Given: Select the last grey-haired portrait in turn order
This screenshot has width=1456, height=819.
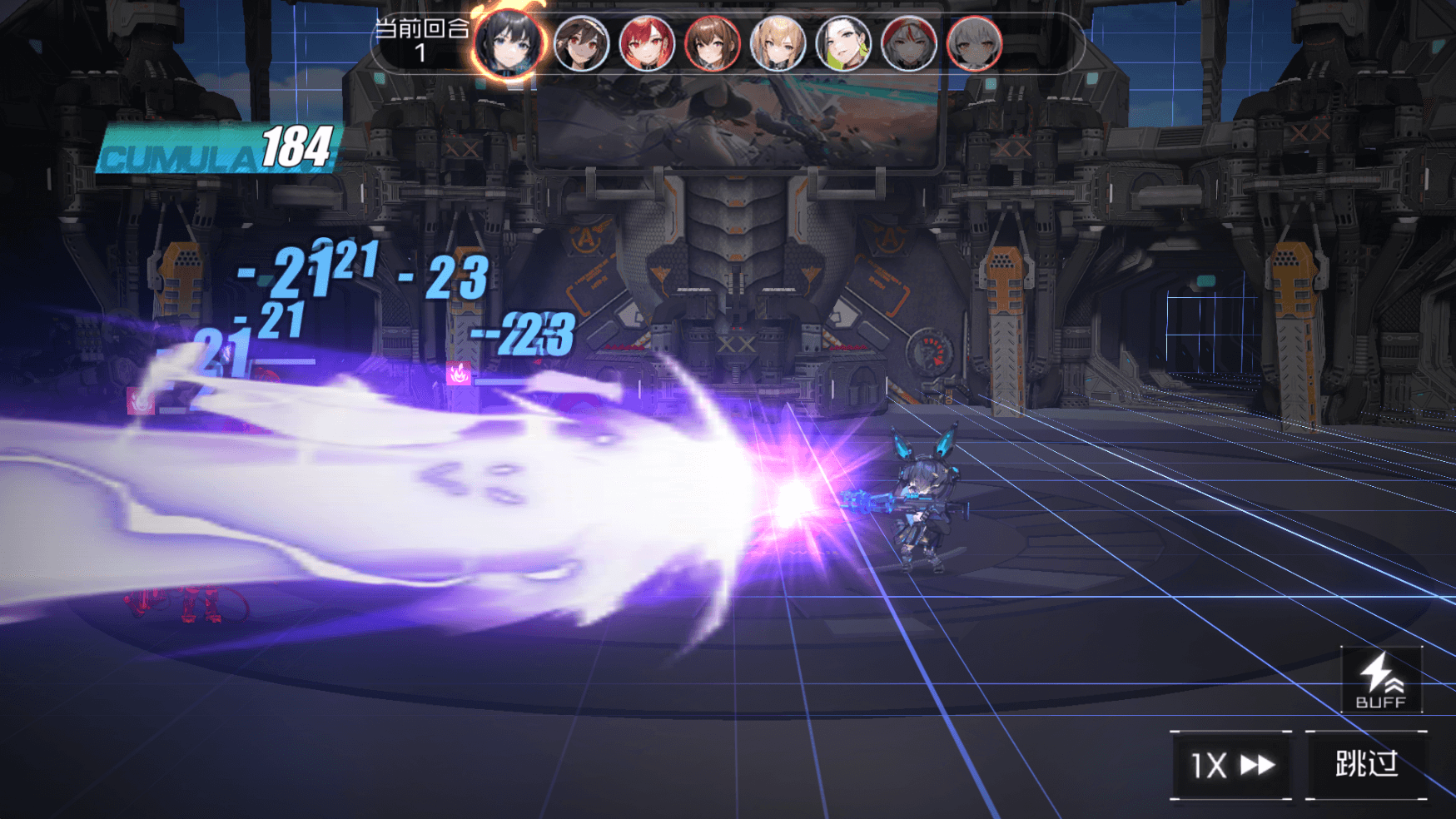Looking at the screenshot, I should (x=974, y=43).
